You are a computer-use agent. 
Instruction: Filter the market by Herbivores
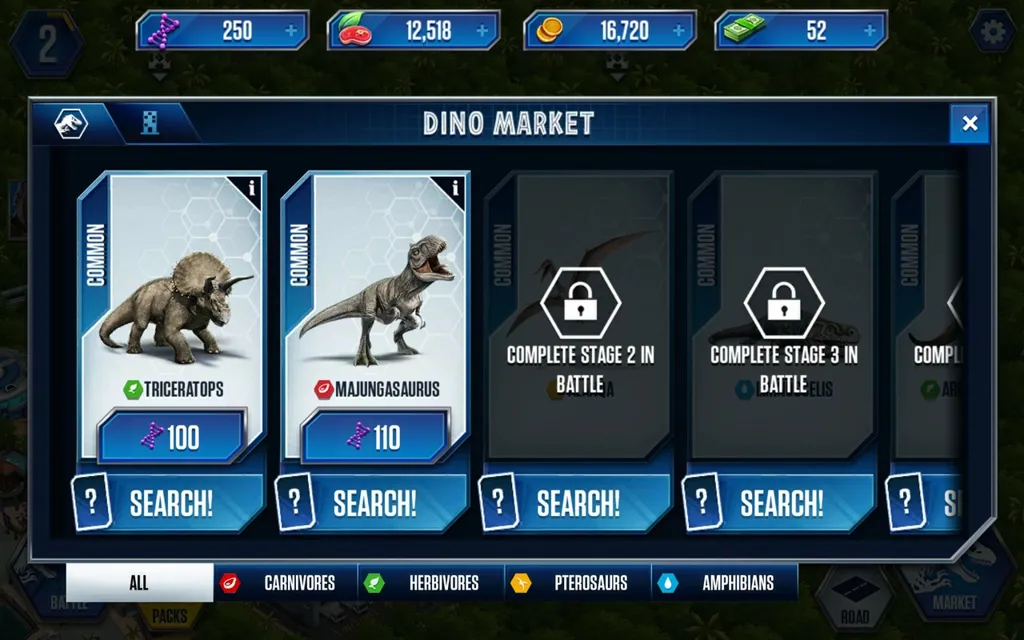(429, 583)
